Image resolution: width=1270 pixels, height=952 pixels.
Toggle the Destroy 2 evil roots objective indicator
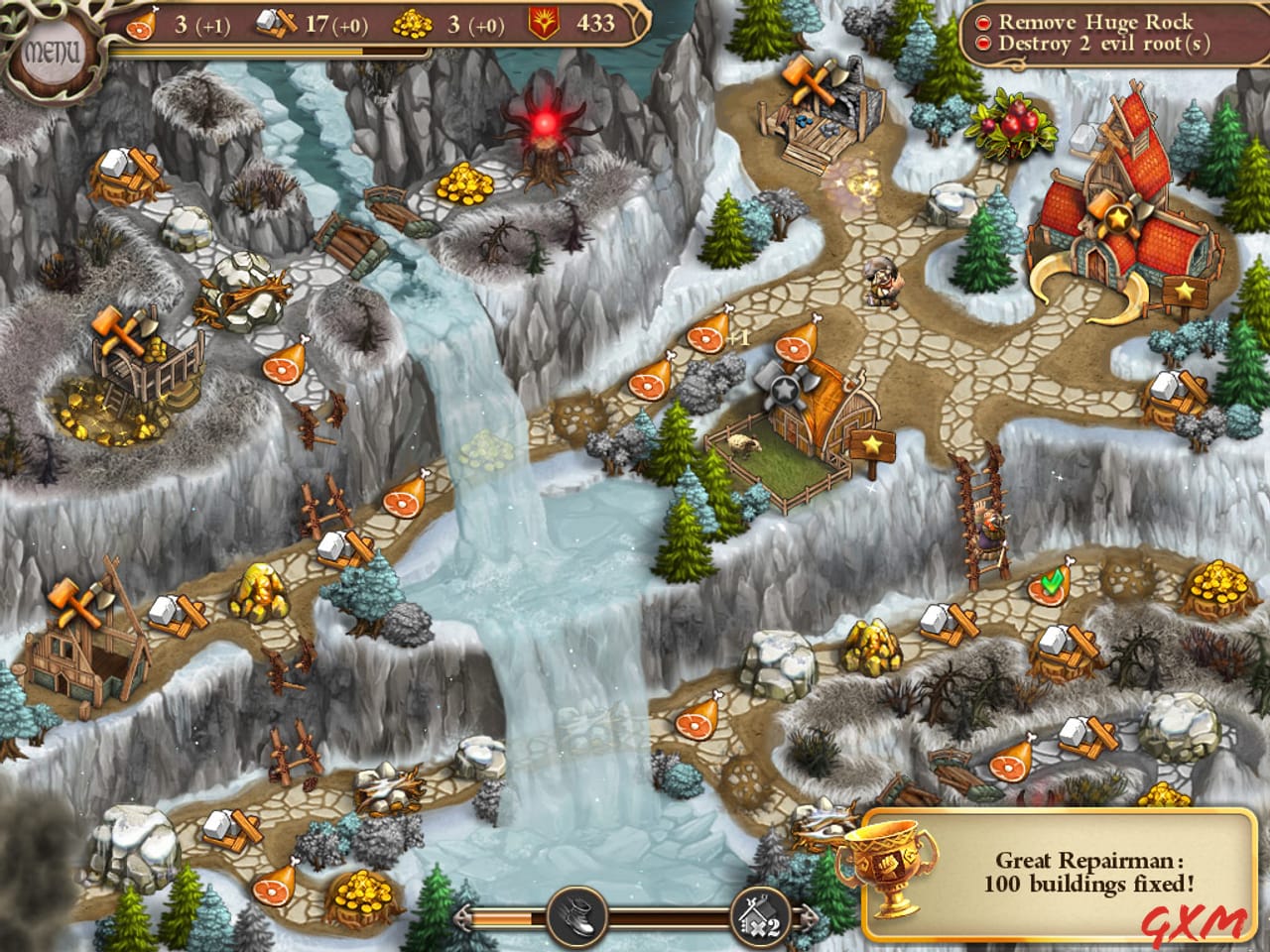[983, 43]
